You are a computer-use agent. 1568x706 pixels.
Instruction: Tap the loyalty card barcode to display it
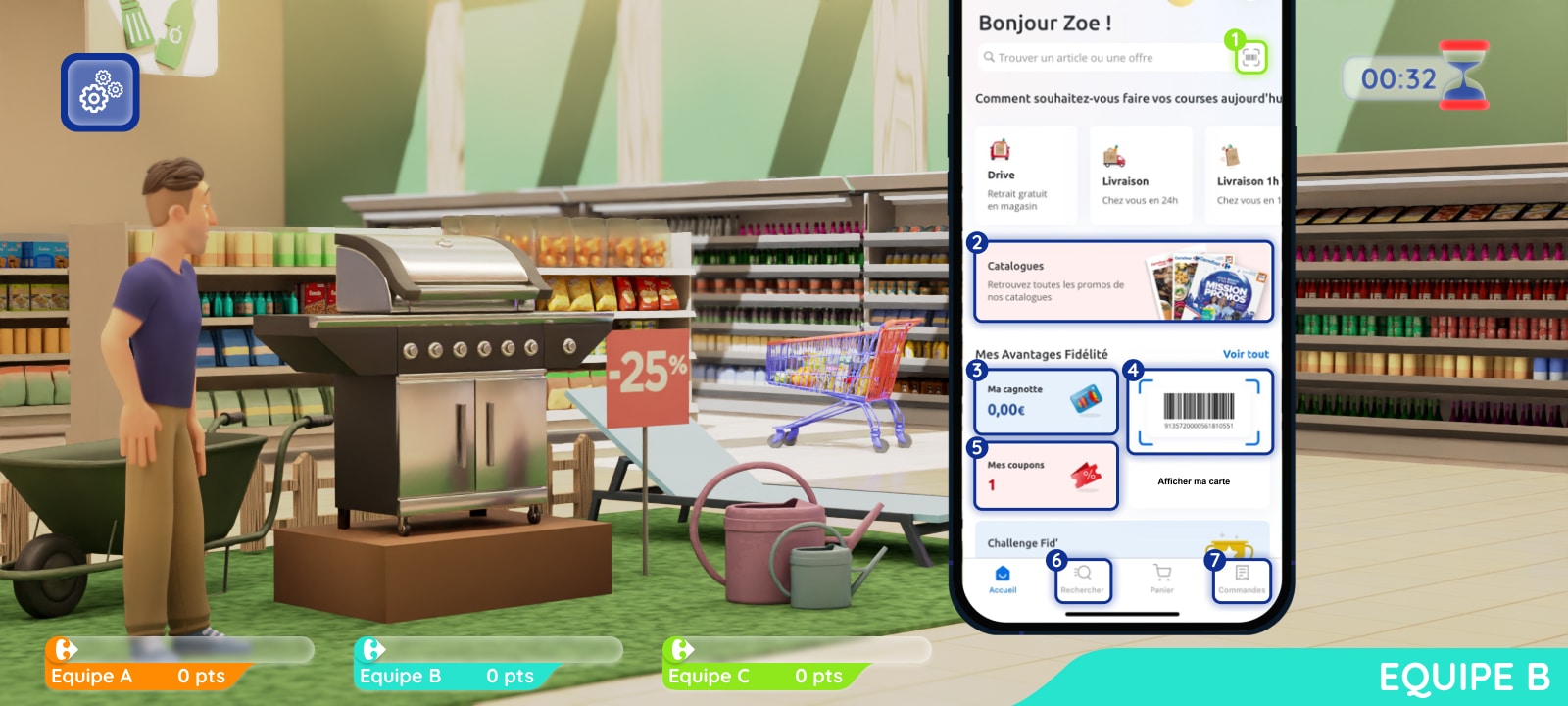[1200, 407]
